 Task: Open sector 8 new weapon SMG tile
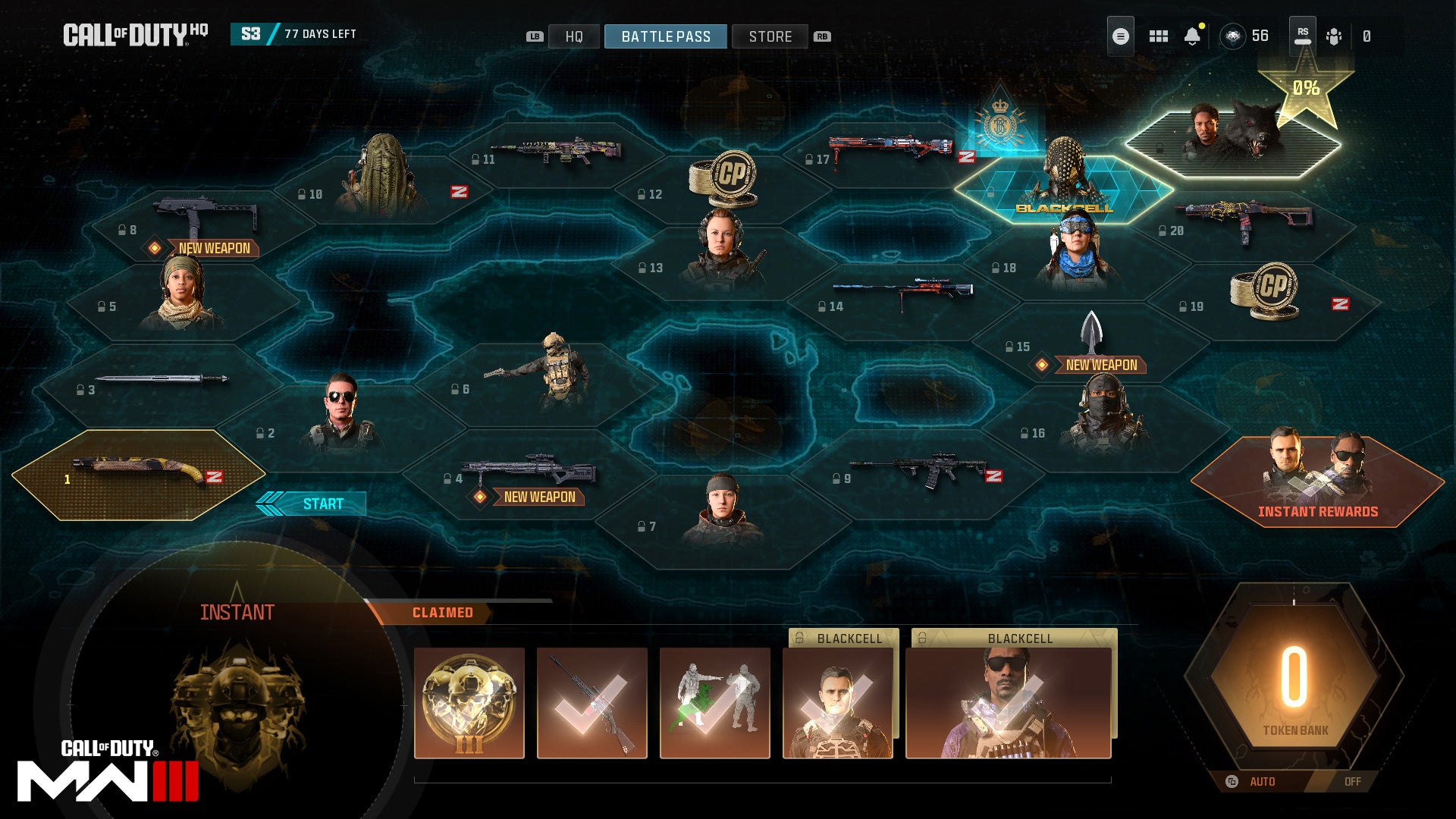pyautogui.click(x=201, y=222)
